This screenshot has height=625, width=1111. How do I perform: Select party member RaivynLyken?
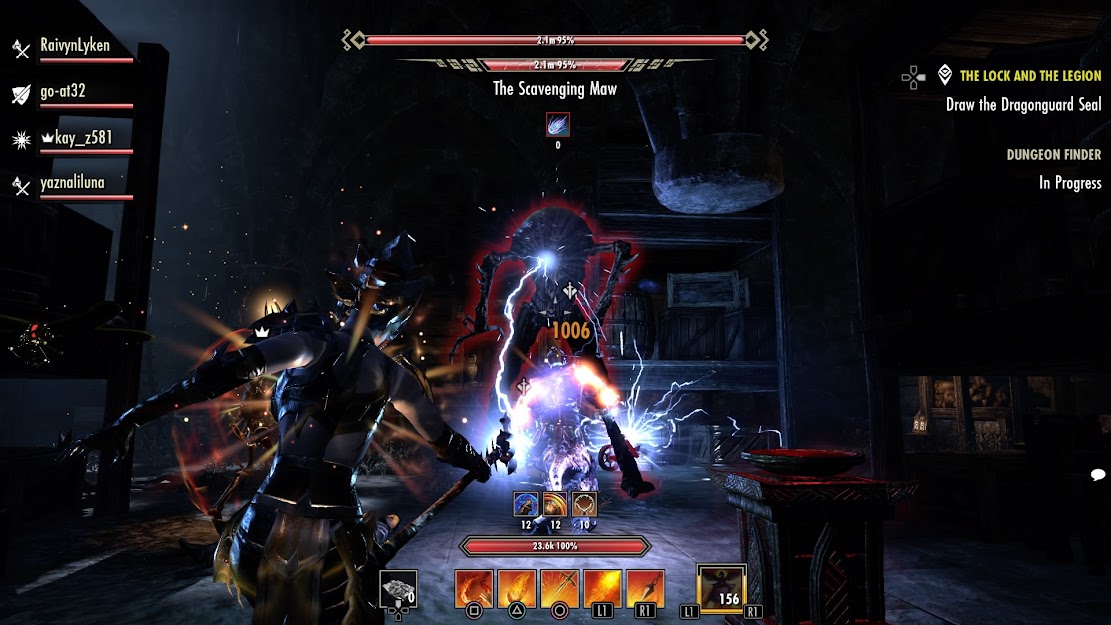pyautogui.click(x=74, y=46)
